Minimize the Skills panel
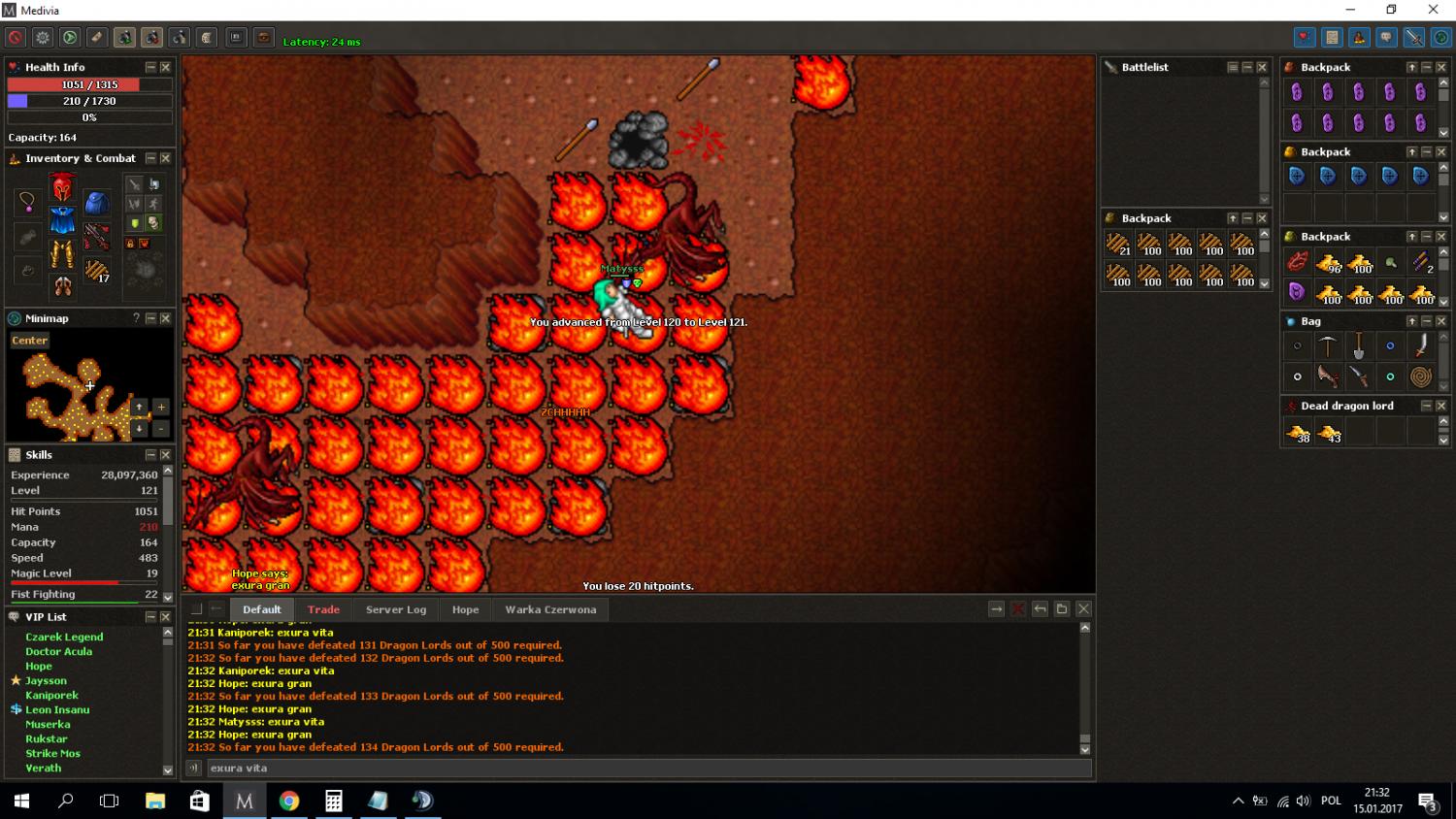 (150, 454)
